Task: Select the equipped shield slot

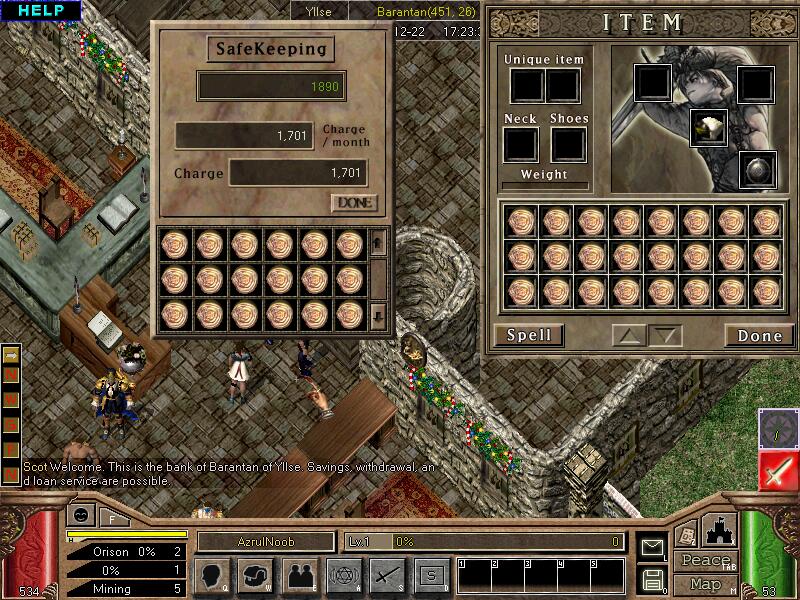Action: 756,170
